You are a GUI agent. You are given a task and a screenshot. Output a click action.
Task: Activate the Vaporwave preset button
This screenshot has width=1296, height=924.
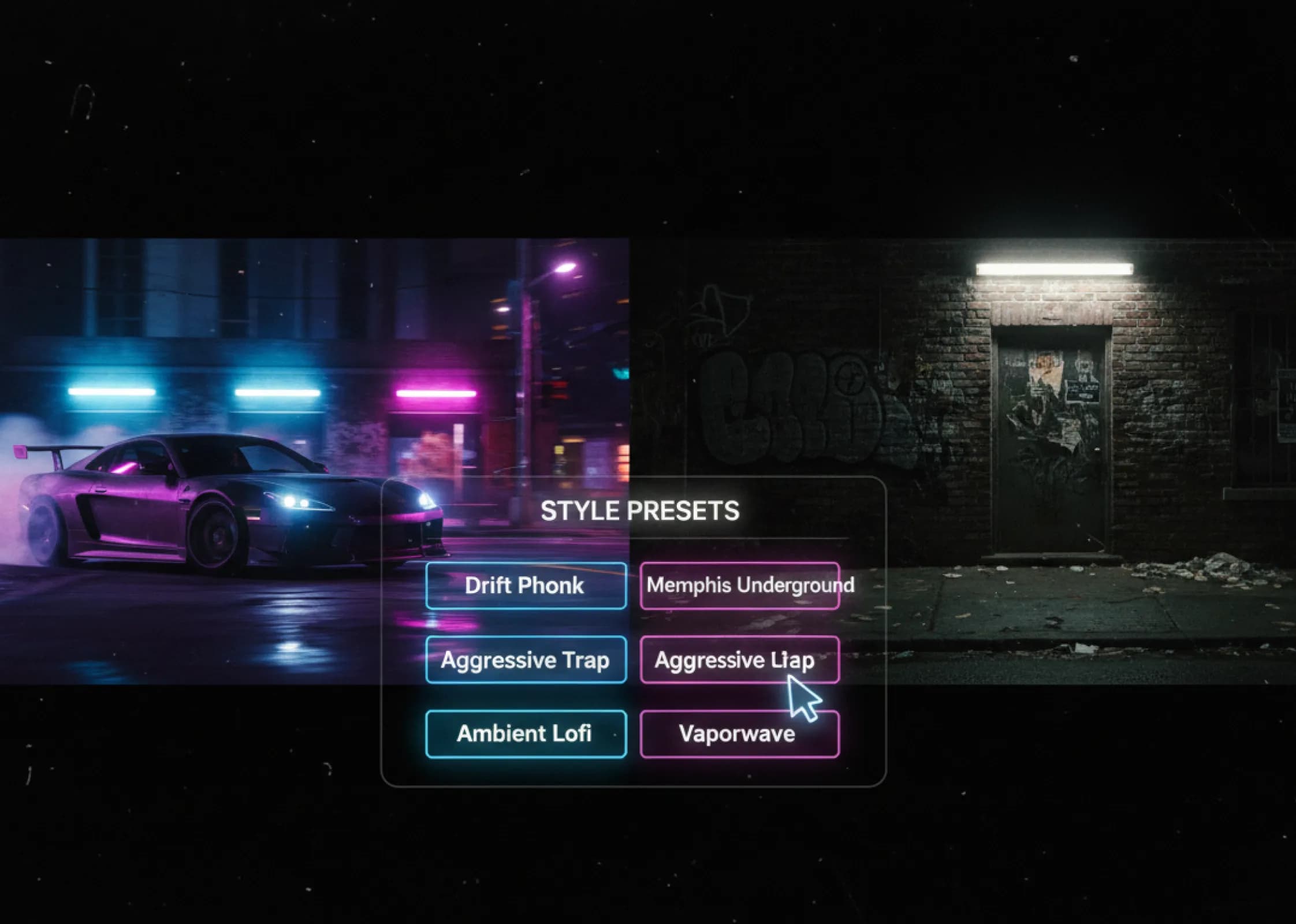[x=740, y=734]
